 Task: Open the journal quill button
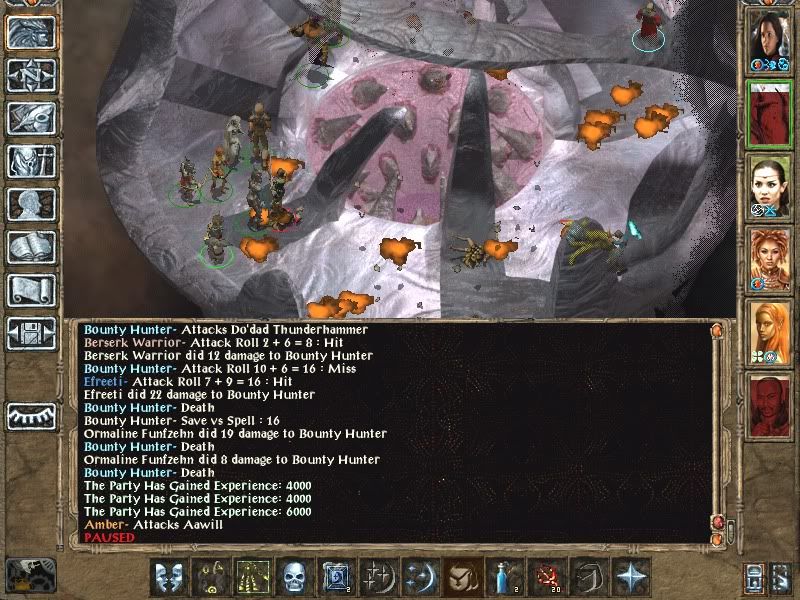point(30,118)
